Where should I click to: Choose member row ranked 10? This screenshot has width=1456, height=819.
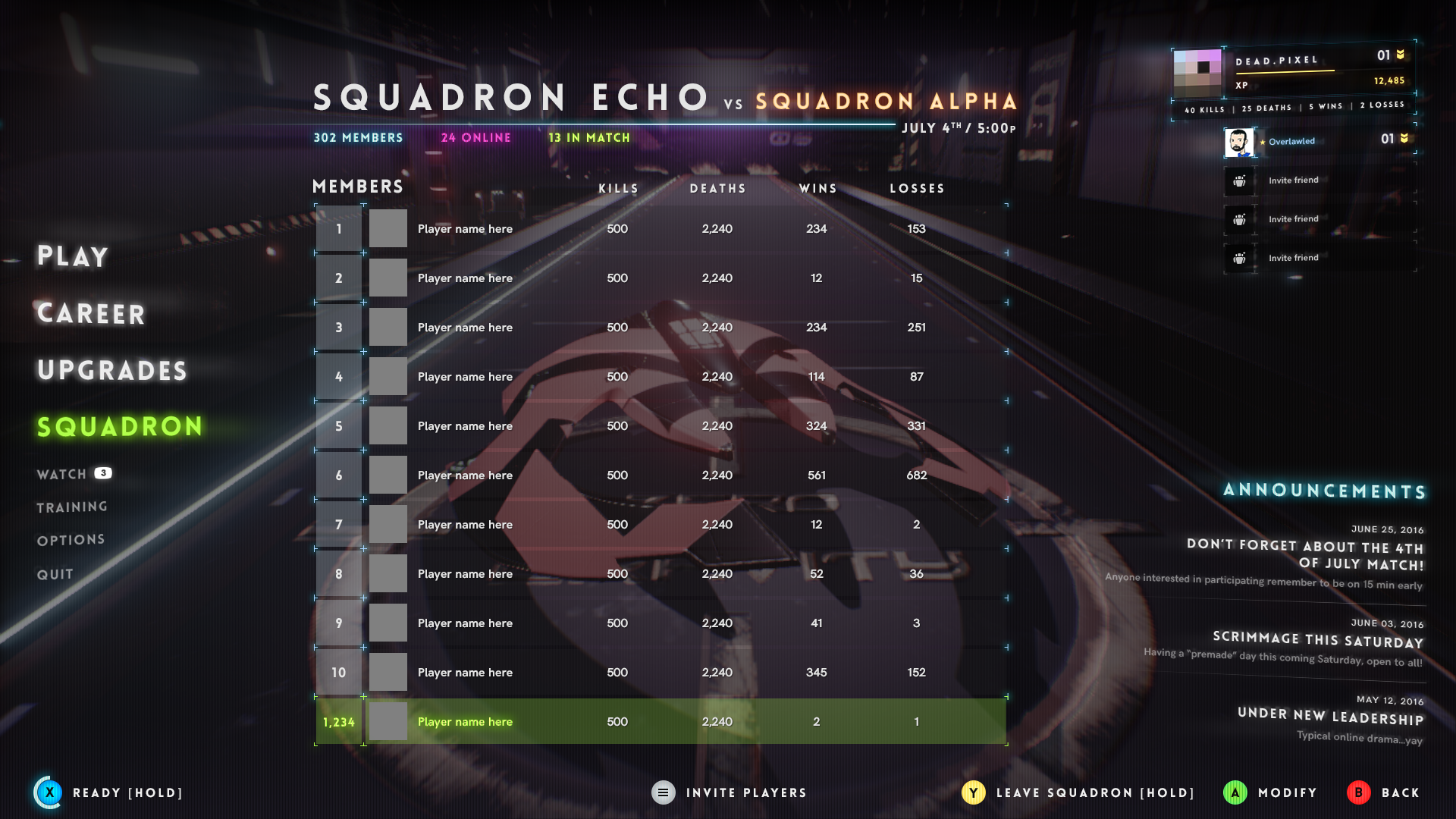click(x=660, y=673)
